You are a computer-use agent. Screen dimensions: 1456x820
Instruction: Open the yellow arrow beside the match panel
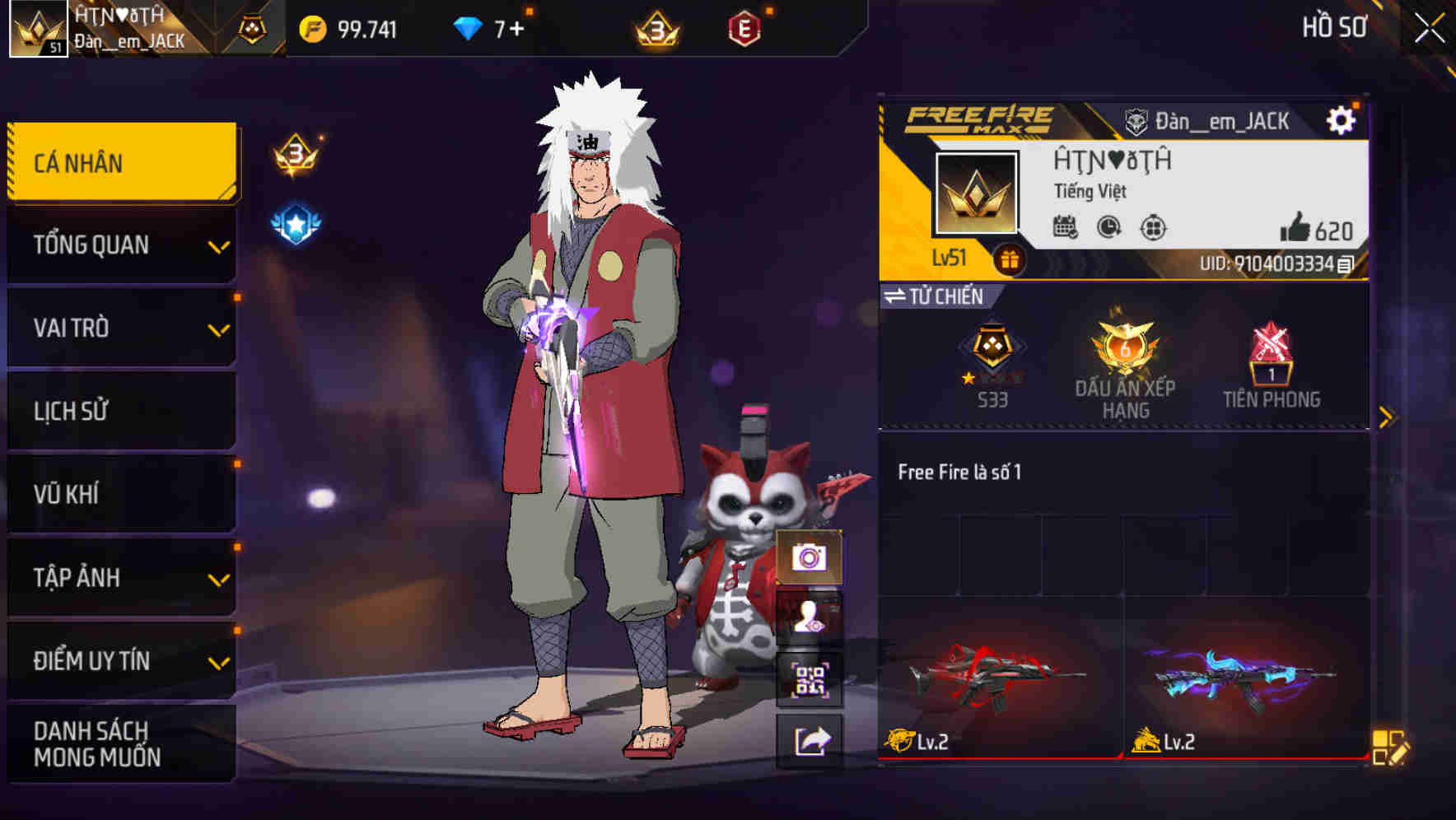pyautogui.click(x=1386, y=415)
